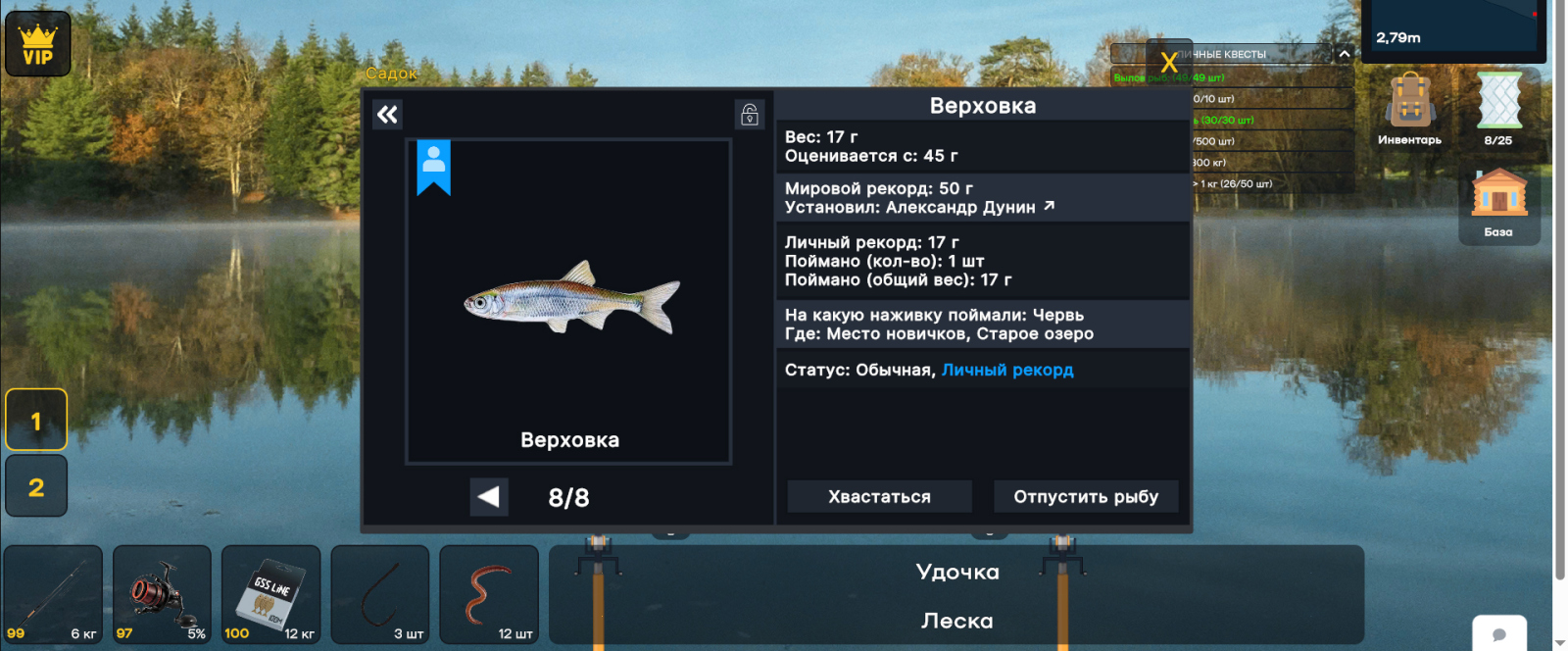1568x651 pixels.
Task: Close the fish panel with the yellow X
Action: 1168,64
